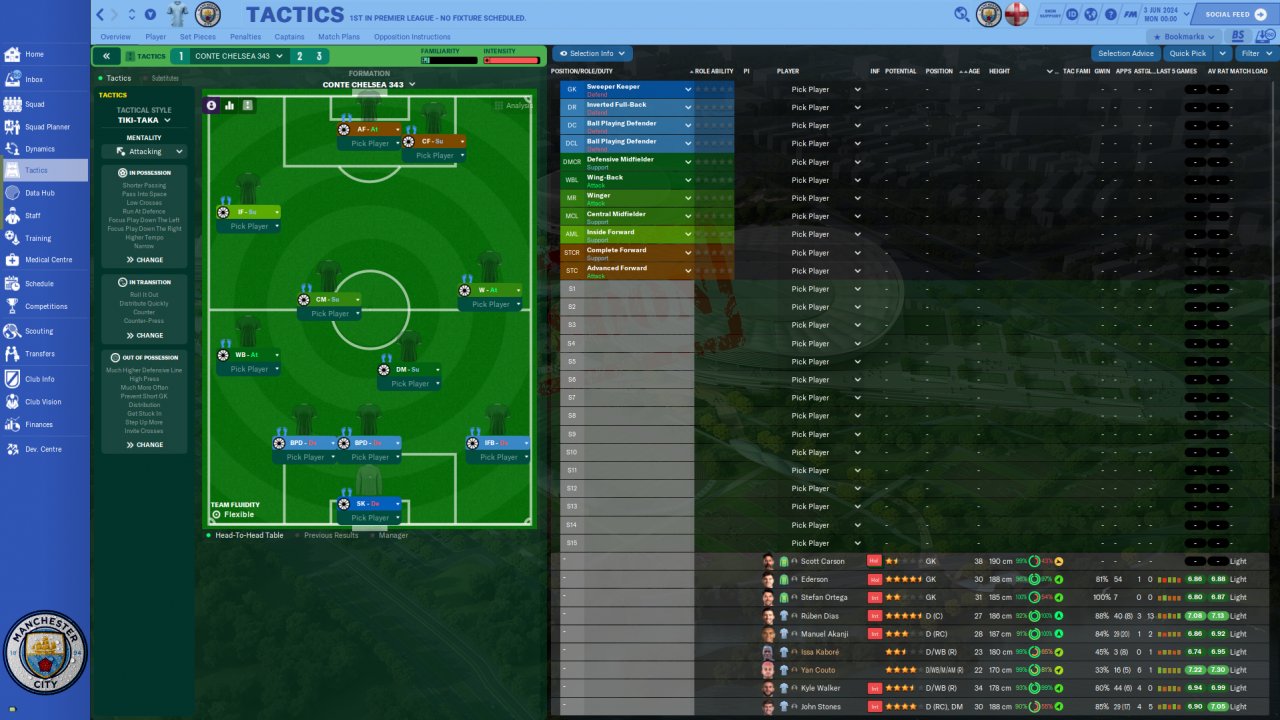Navigate to the Transfers screen

pyautogui.click(x=40, y=353)
